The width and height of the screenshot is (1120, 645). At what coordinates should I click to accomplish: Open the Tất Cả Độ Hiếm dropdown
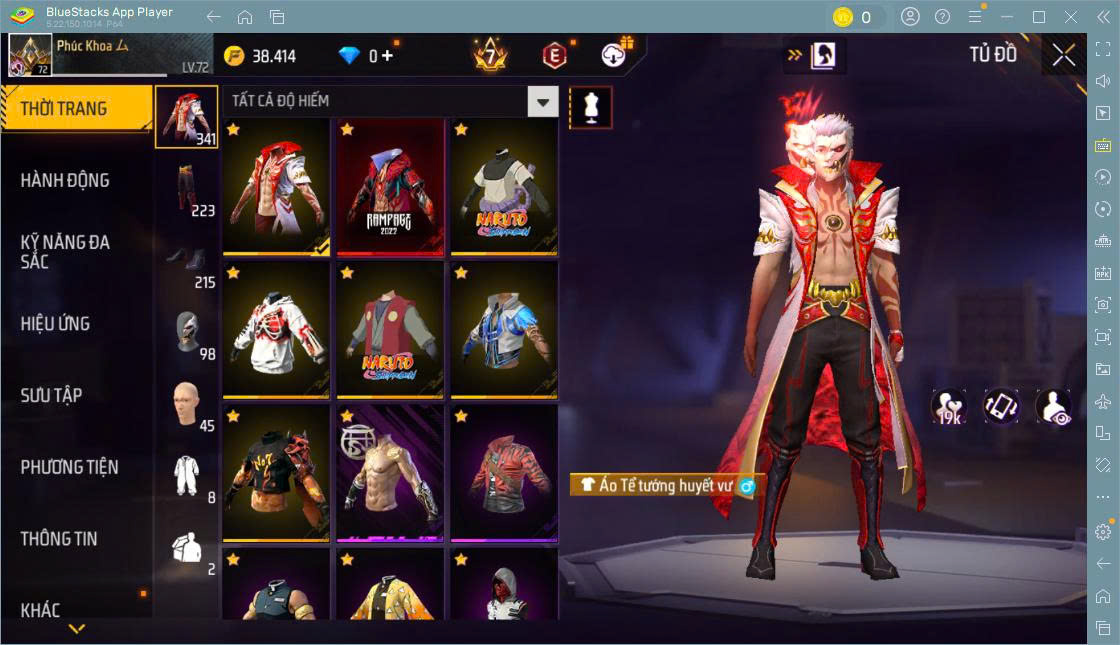(x=542, y=101)
